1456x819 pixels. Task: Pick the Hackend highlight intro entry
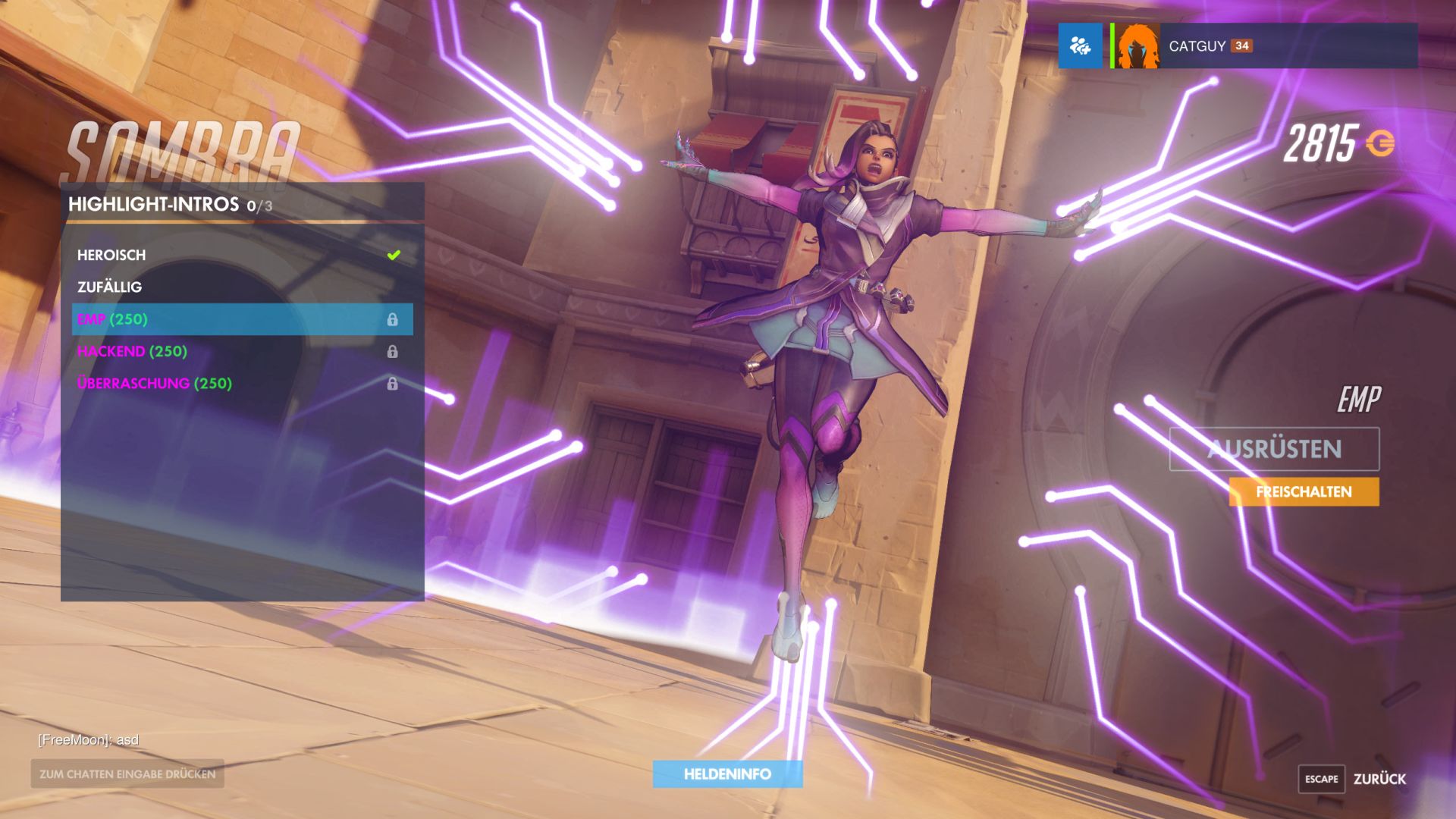(241, 352)
